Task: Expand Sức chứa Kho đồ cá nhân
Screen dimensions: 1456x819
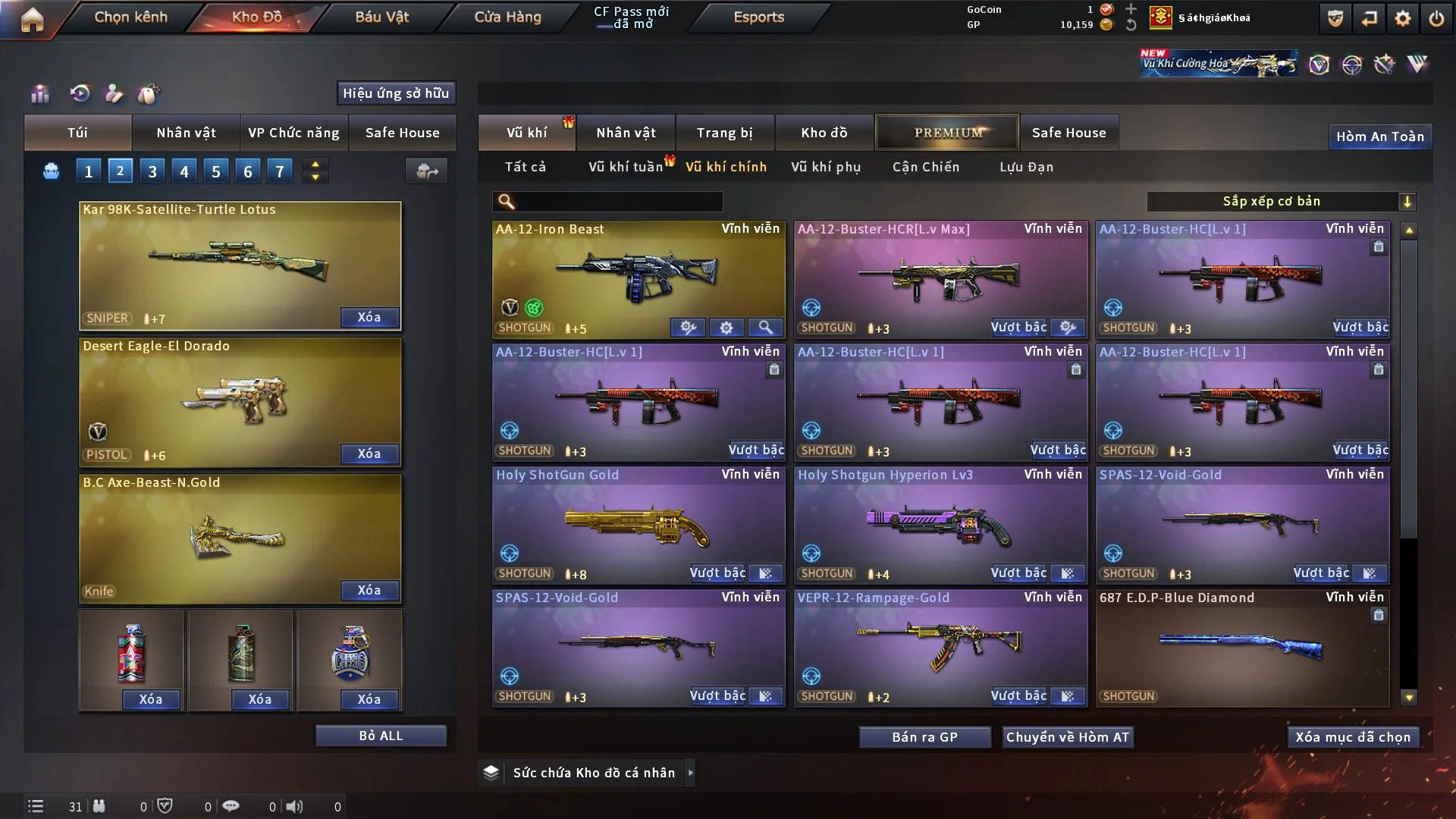Action: point(691,773)
